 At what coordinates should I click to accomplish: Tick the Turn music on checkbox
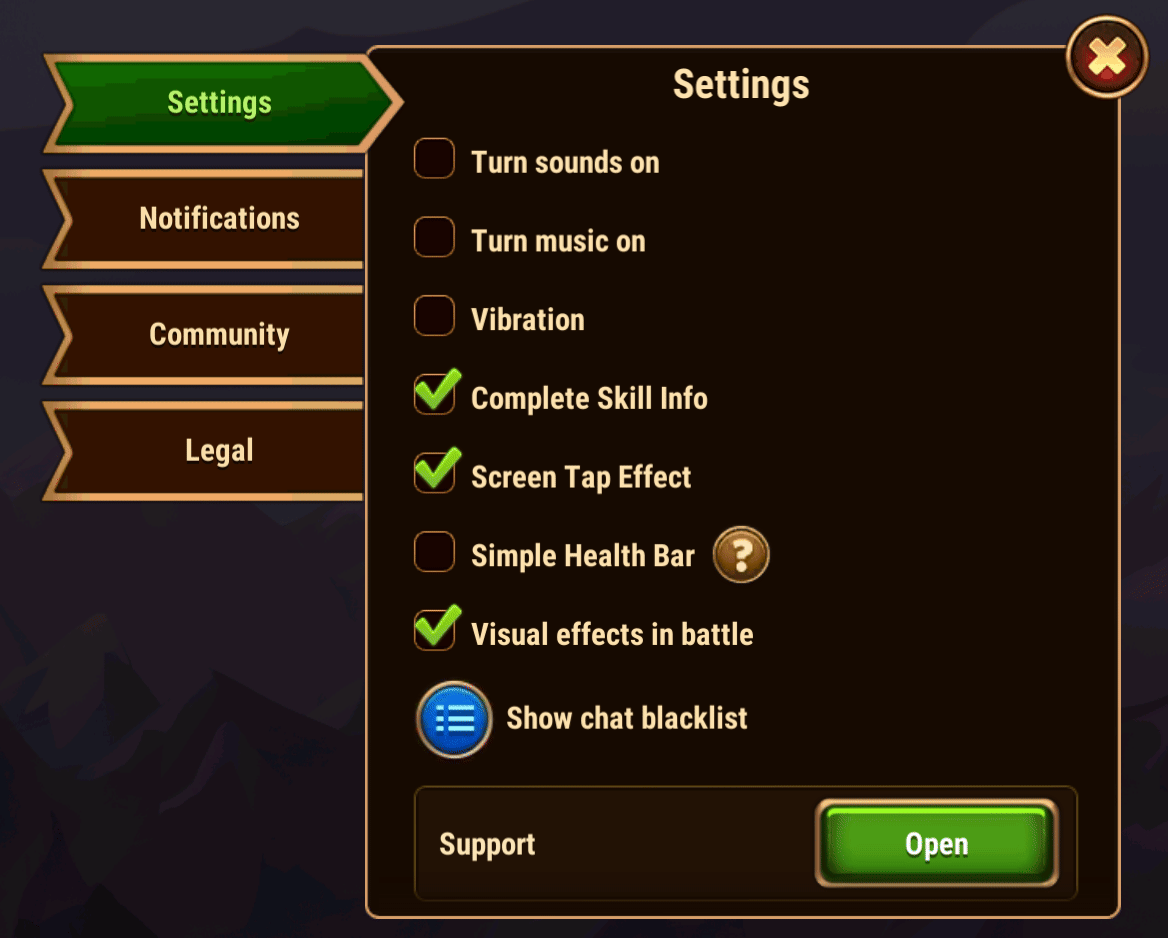435,238
